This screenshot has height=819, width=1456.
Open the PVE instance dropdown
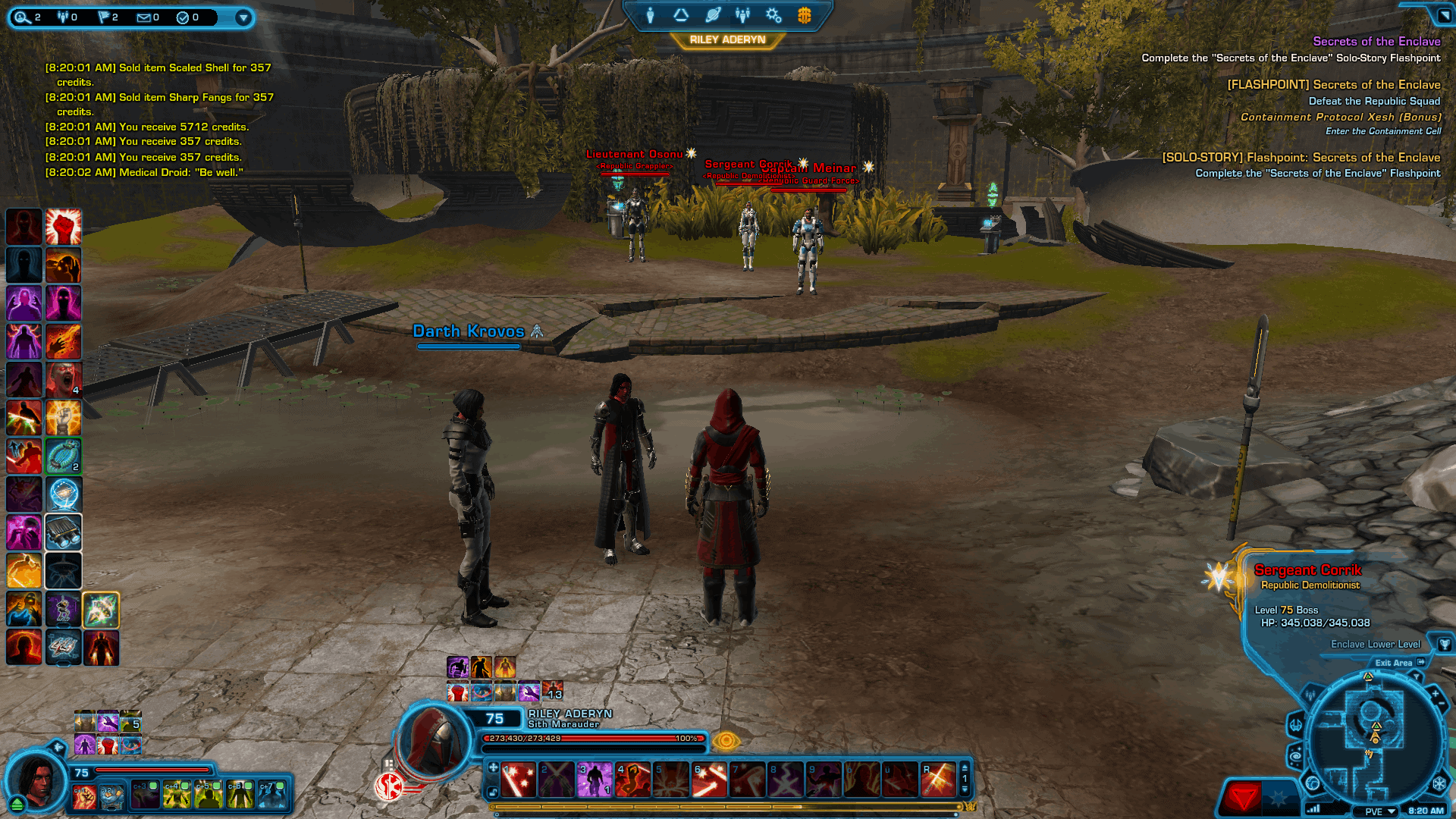click(1376, 811)
